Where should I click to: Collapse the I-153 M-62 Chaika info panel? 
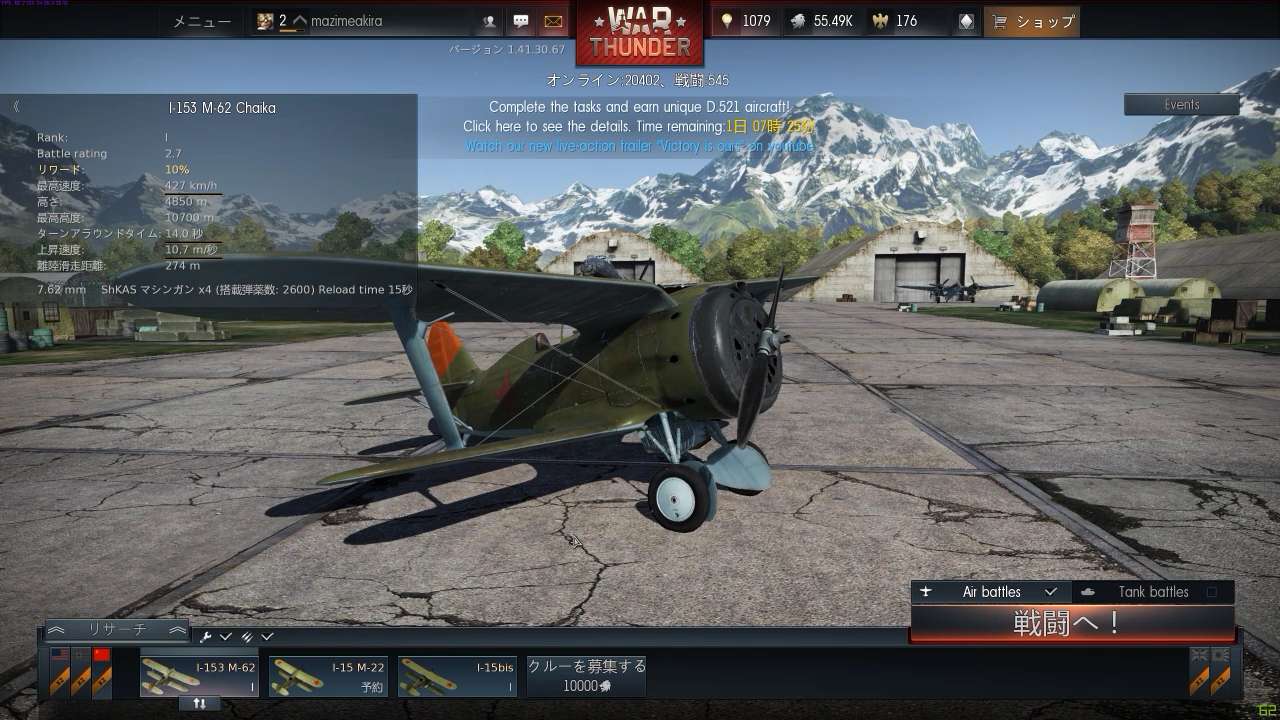click(x=16, y=106)
